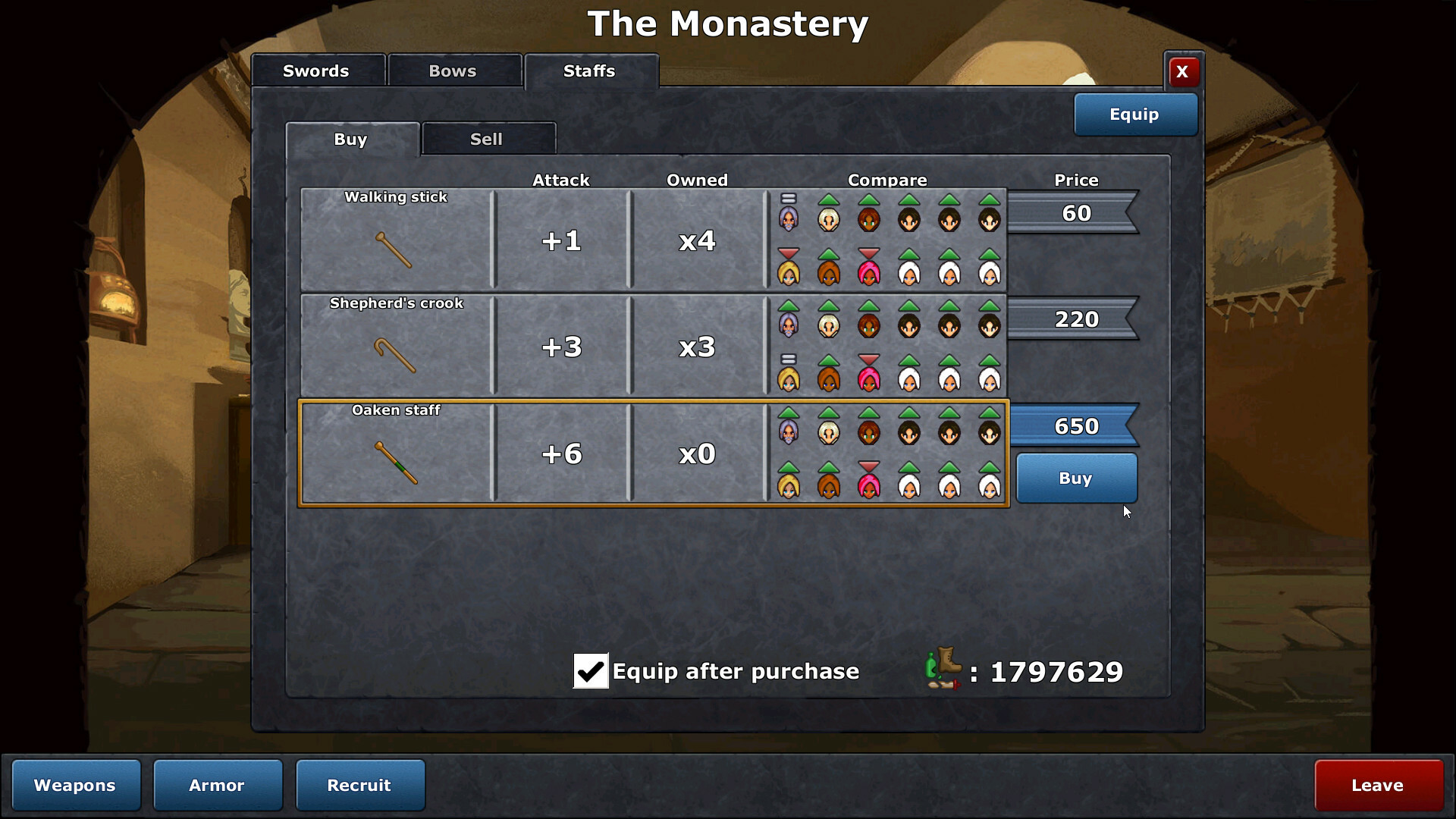Buy the Oaken staff for 650
1456x819 pixels.
click(x=1075, y=479)
